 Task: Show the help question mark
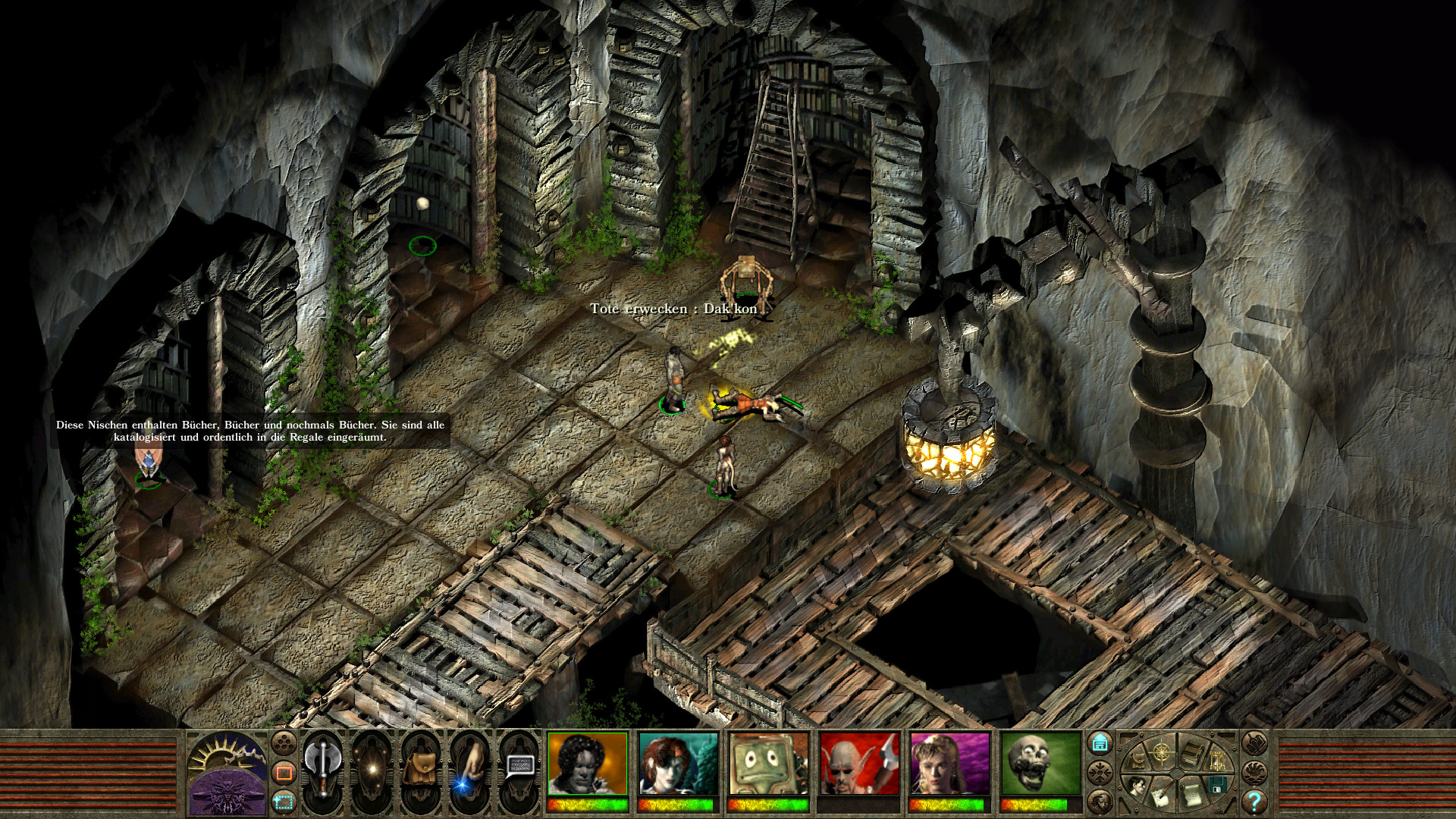point(1254,801)
